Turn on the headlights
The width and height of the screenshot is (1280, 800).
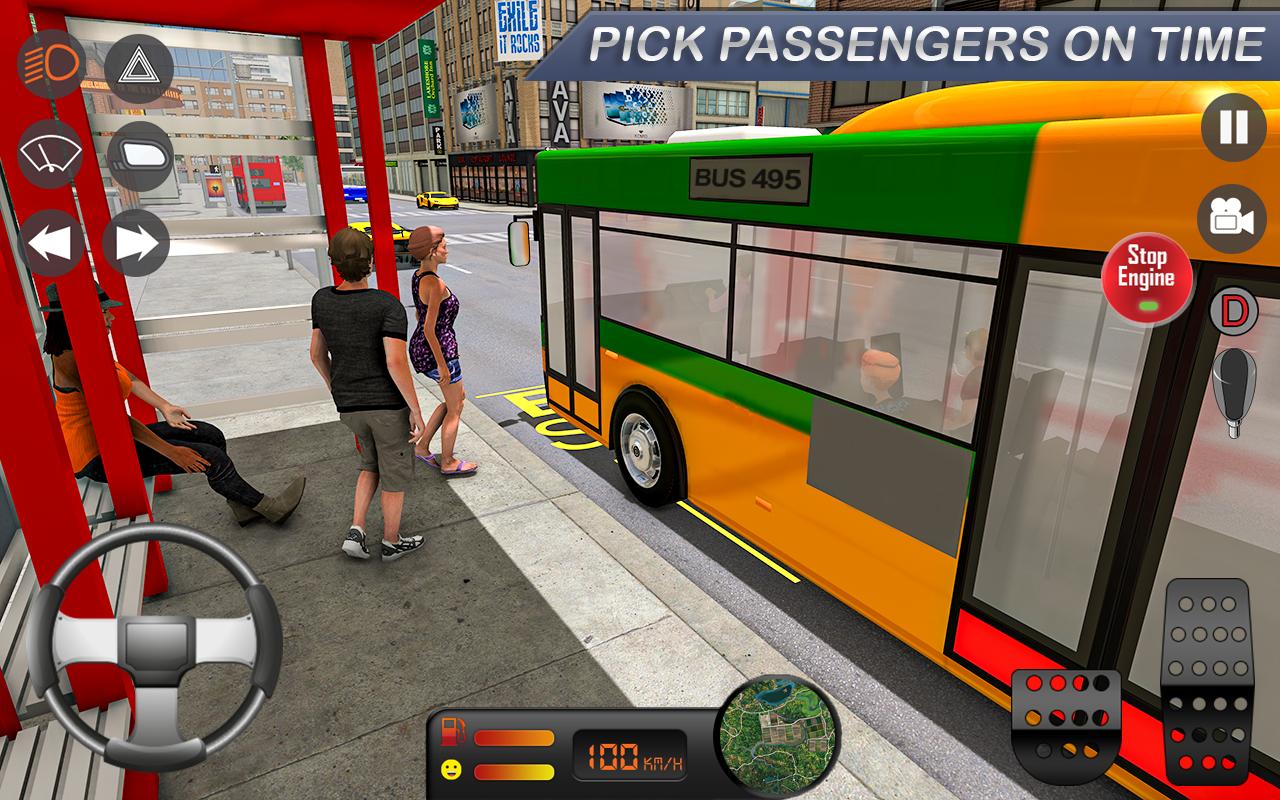(49, 65)
